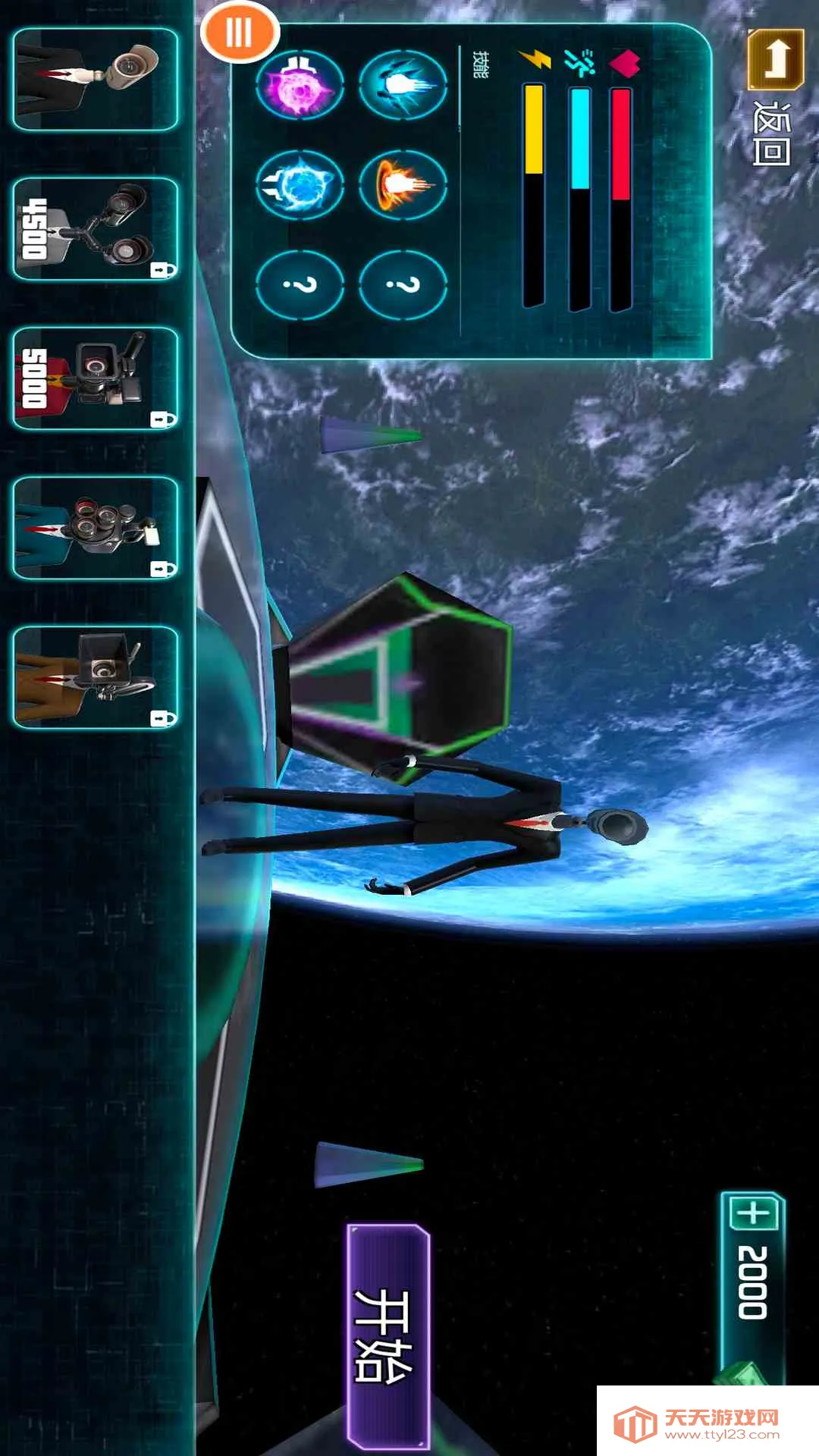Choose the dual-camera character costing 4500
The width and height of the screenshot is (819, 1456).
(96, 229)
